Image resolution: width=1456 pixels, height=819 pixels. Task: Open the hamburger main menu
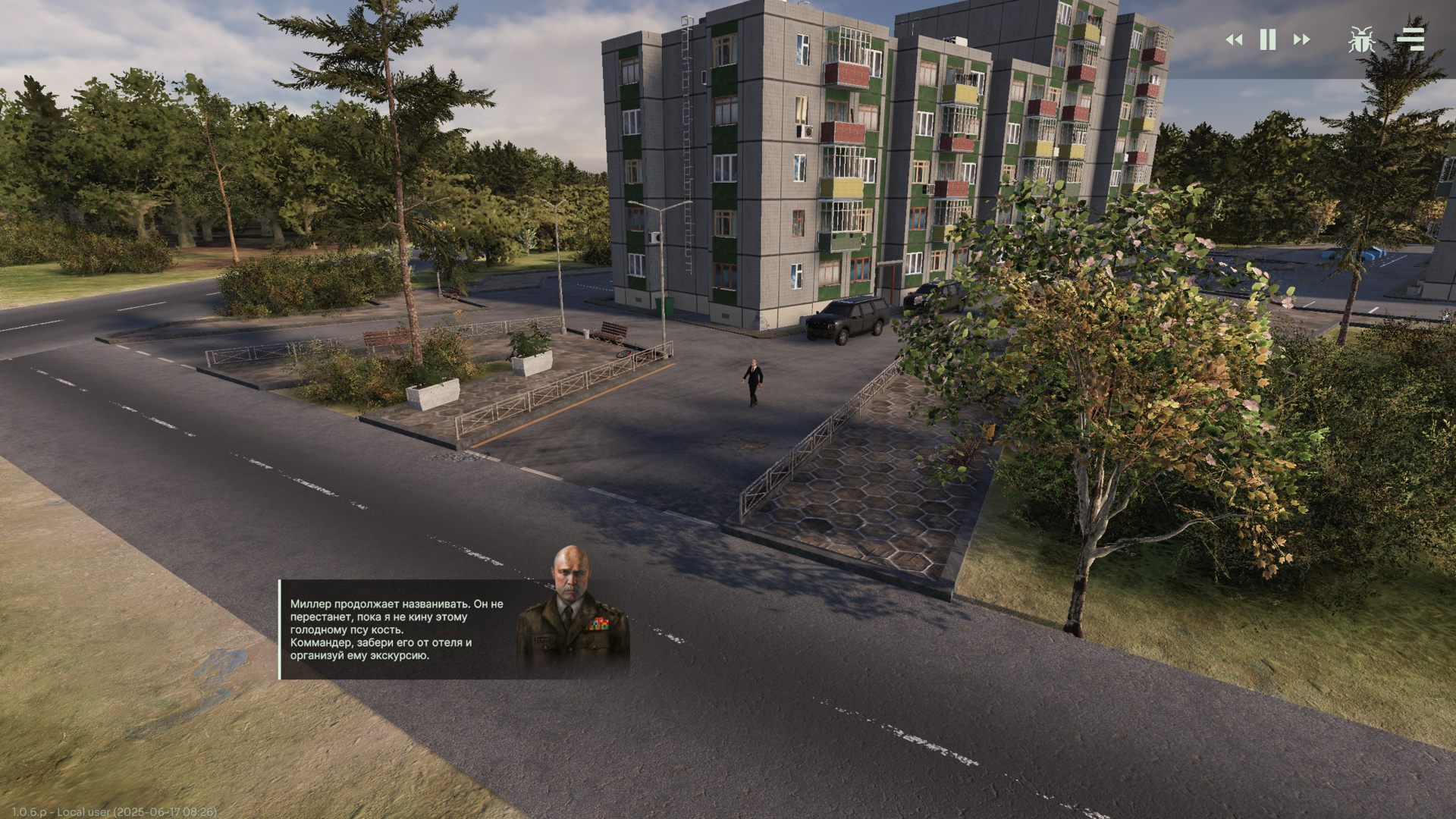coord(1410,39)
